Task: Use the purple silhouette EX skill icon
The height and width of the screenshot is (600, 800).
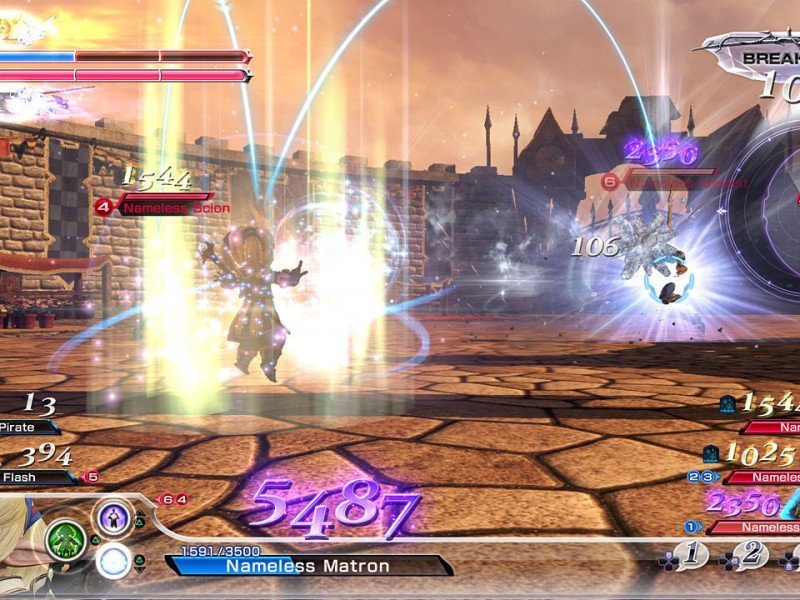Action: (x=113, y=518)
